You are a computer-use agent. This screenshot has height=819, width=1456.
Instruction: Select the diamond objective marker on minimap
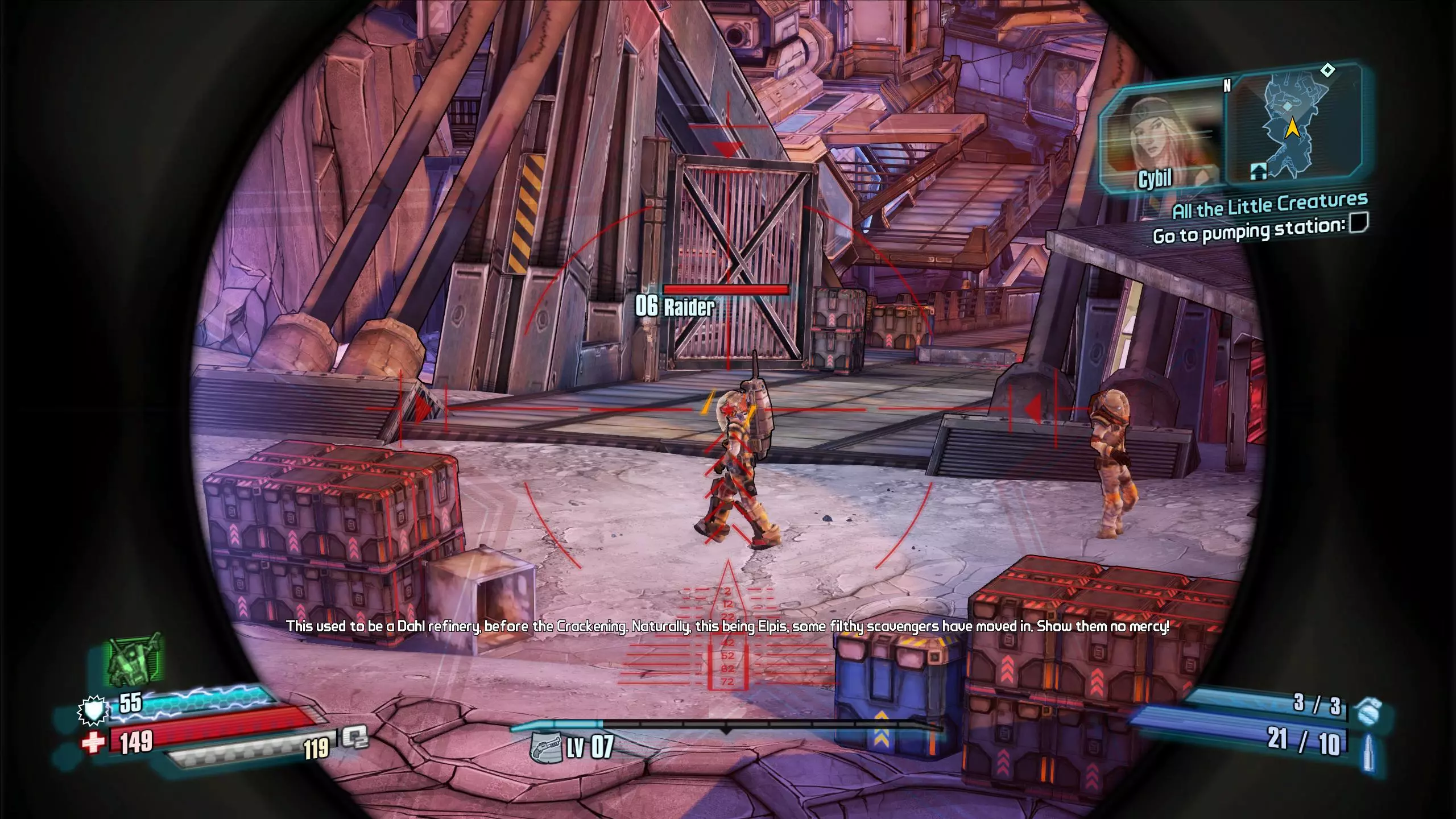click(1327, 71)
